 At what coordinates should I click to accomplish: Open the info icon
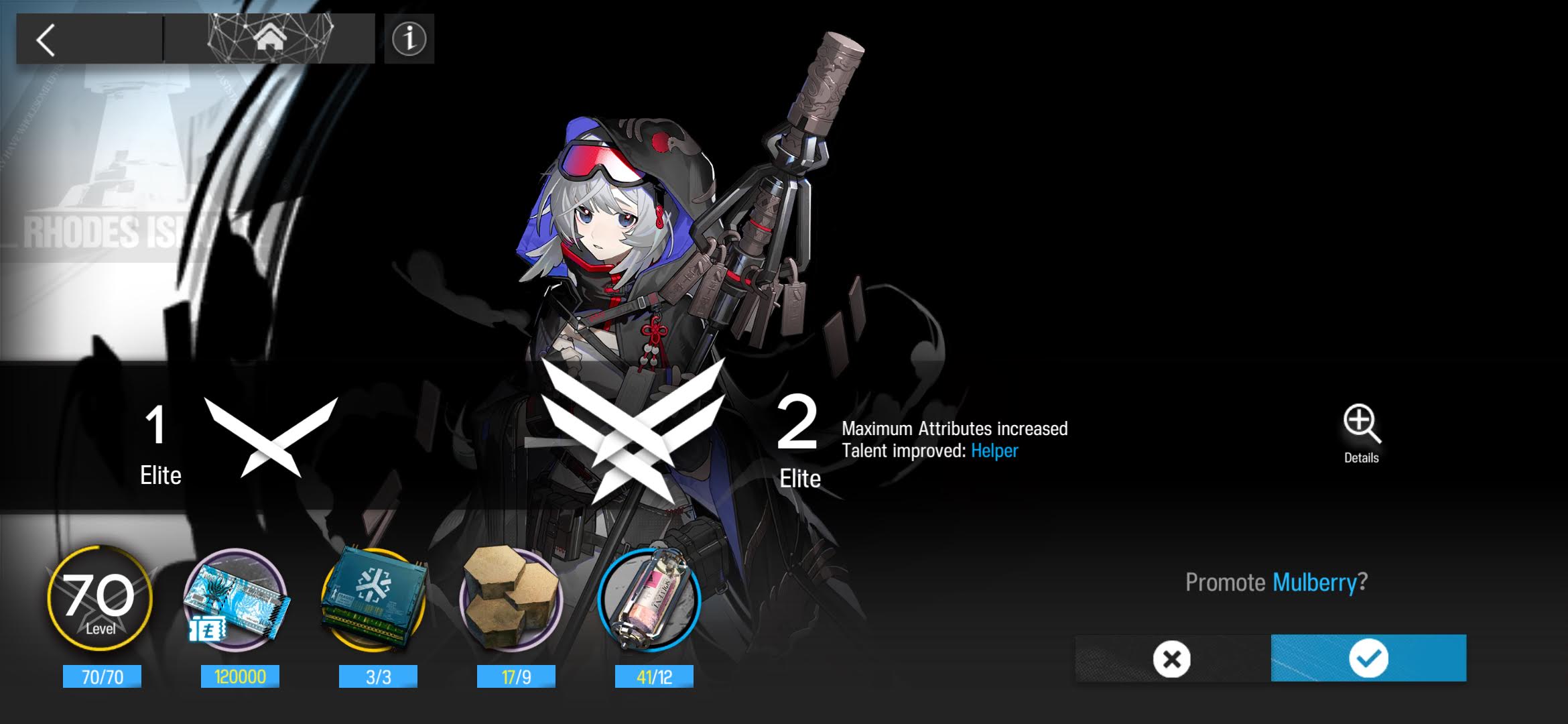[x=409, y=39]
